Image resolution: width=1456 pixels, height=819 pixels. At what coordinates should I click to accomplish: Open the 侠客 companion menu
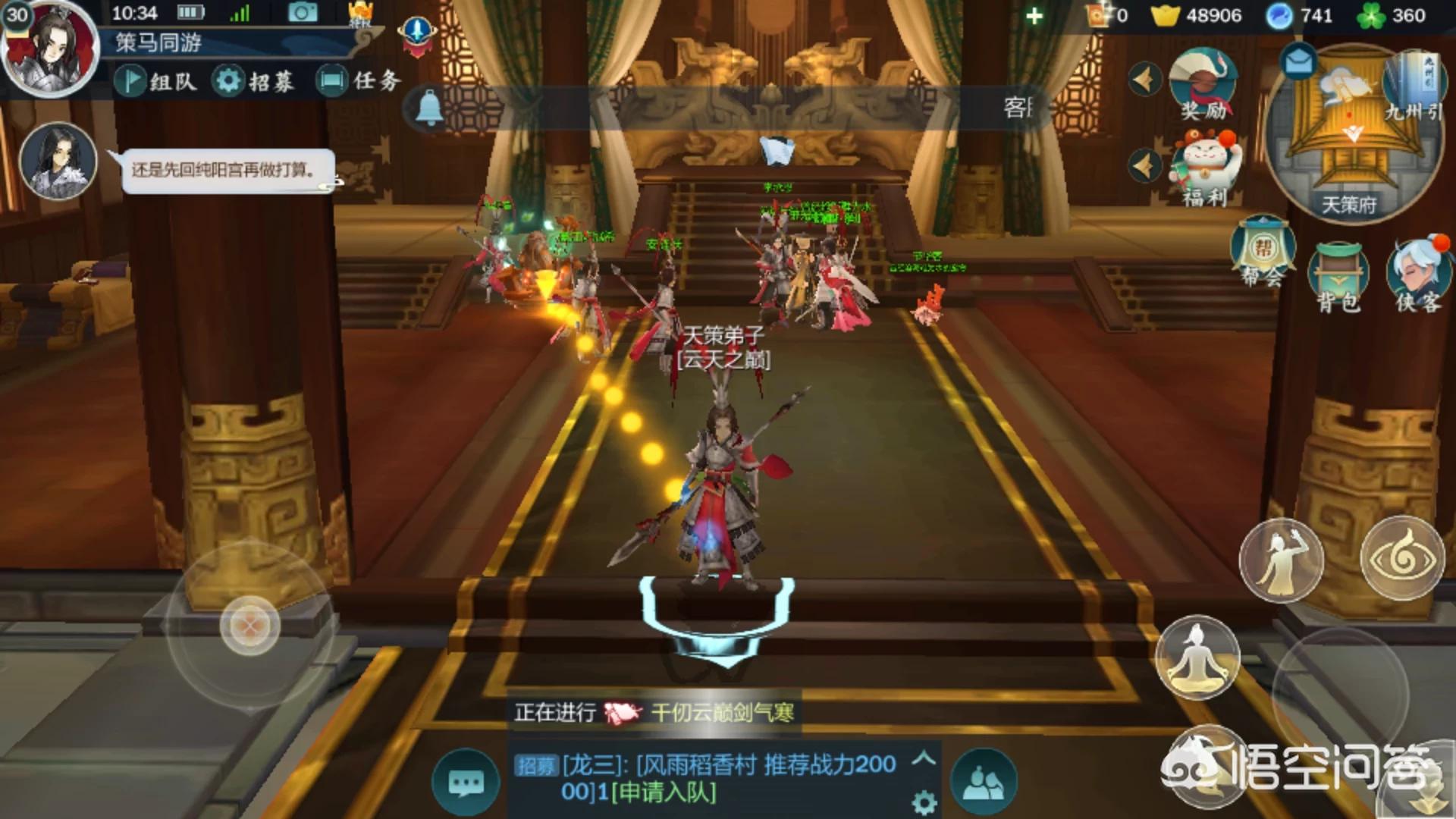coord(1418,275)
